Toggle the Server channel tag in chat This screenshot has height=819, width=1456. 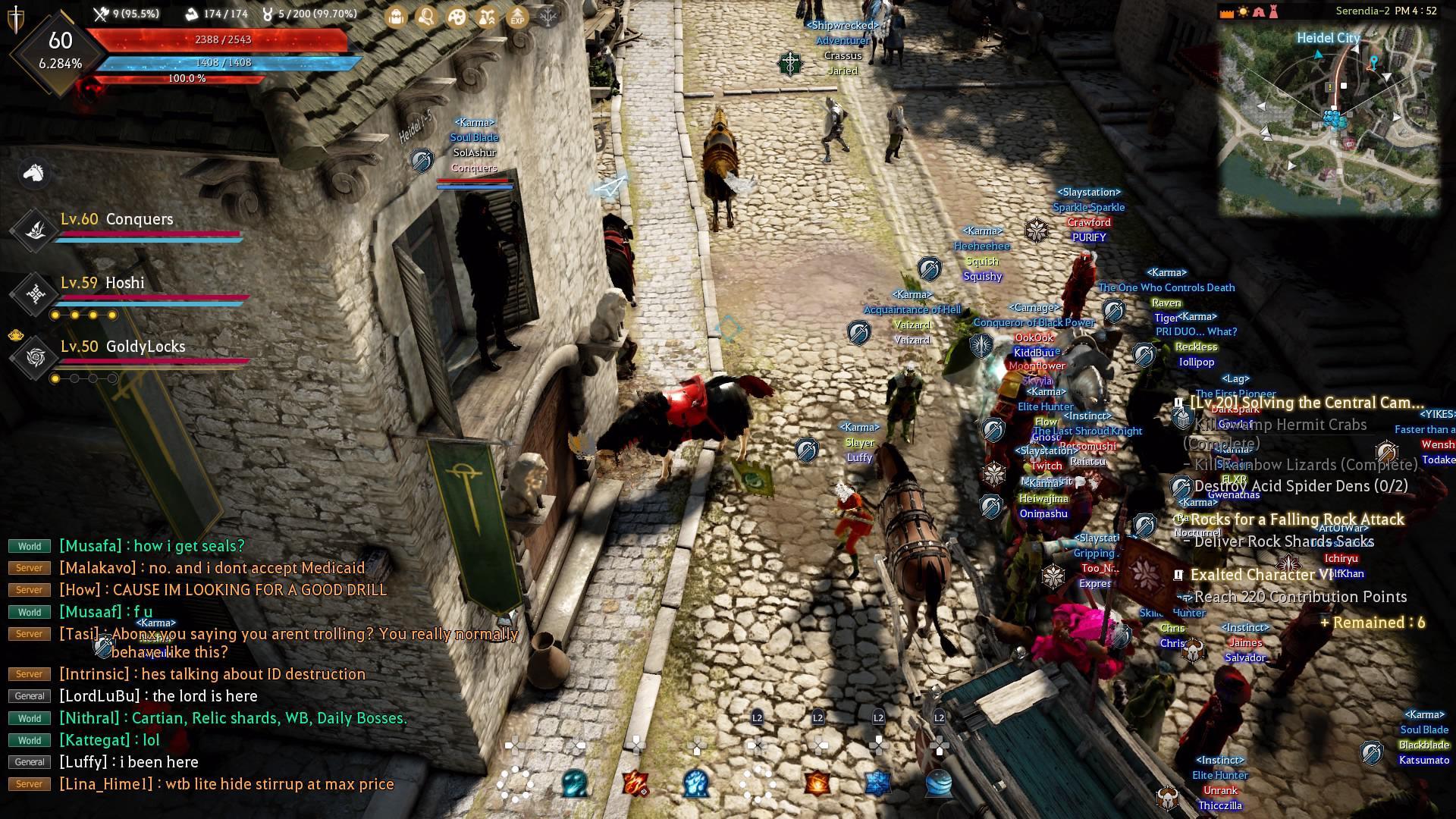(x=29, y=567)
